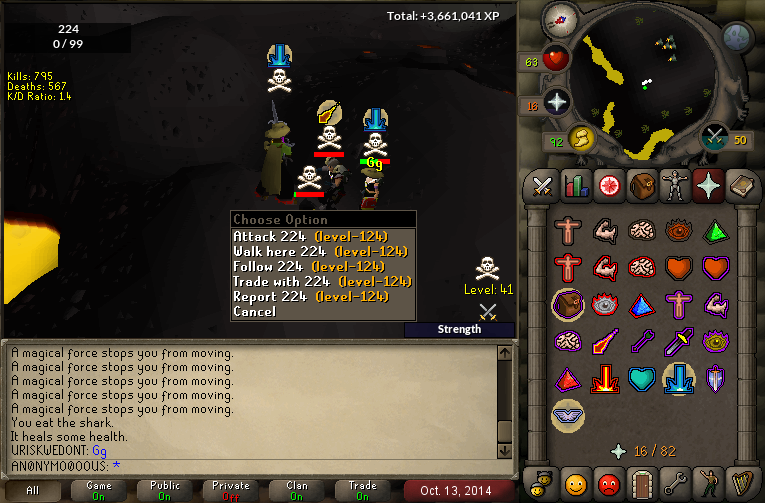This screenshot has height=503, width=765.
Task: Toggle run using the yellow boot orb
Action: (580, 137)
